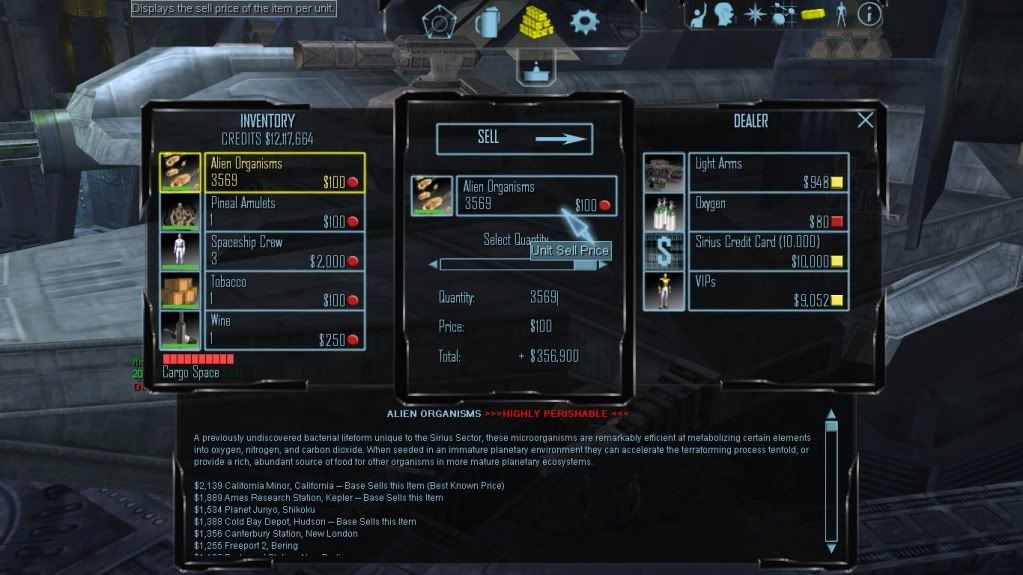Open the equipment dealer gear icon
1023x575 pixels.
click(583, 20)
